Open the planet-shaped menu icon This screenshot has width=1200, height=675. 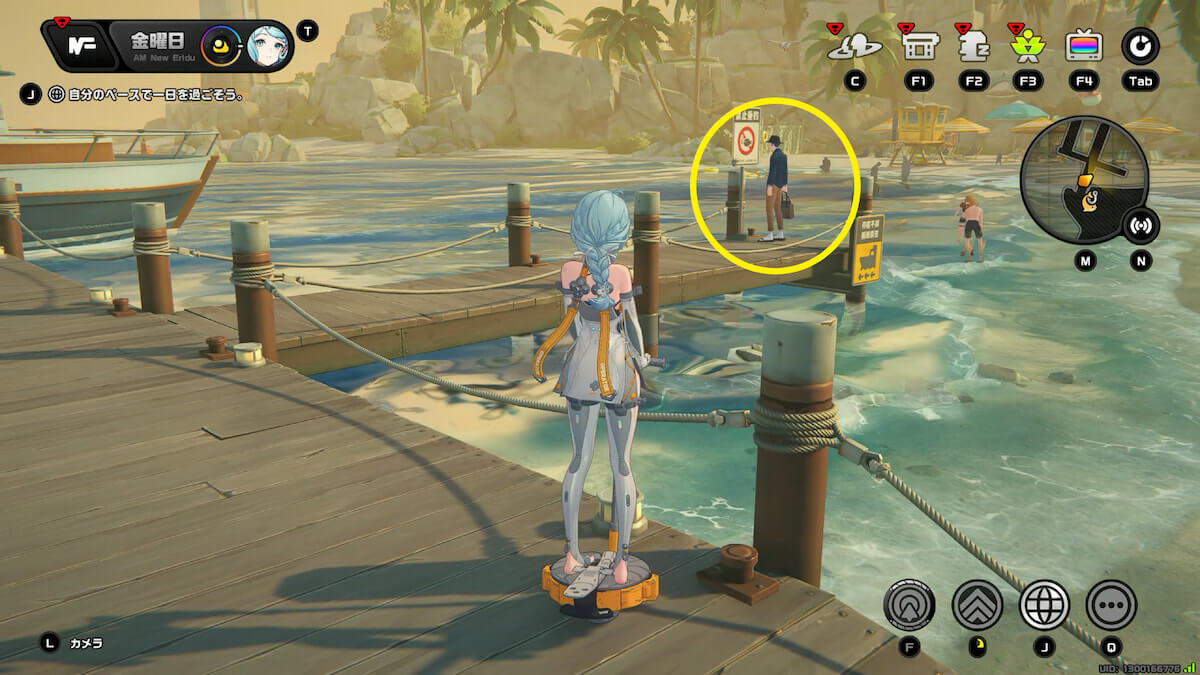[x=854, y=46]
